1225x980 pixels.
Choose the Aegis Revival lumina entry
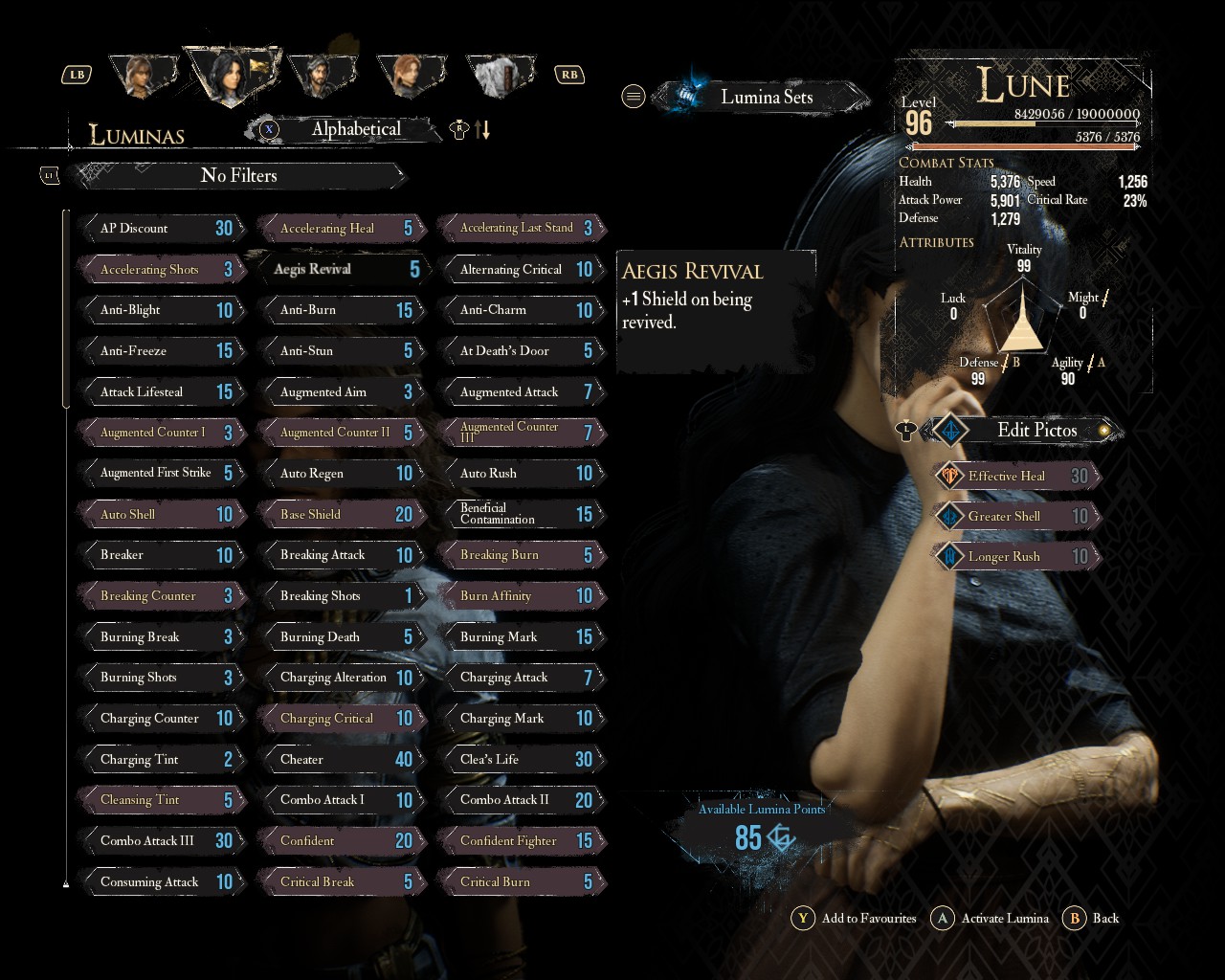[x=341, y=270]
